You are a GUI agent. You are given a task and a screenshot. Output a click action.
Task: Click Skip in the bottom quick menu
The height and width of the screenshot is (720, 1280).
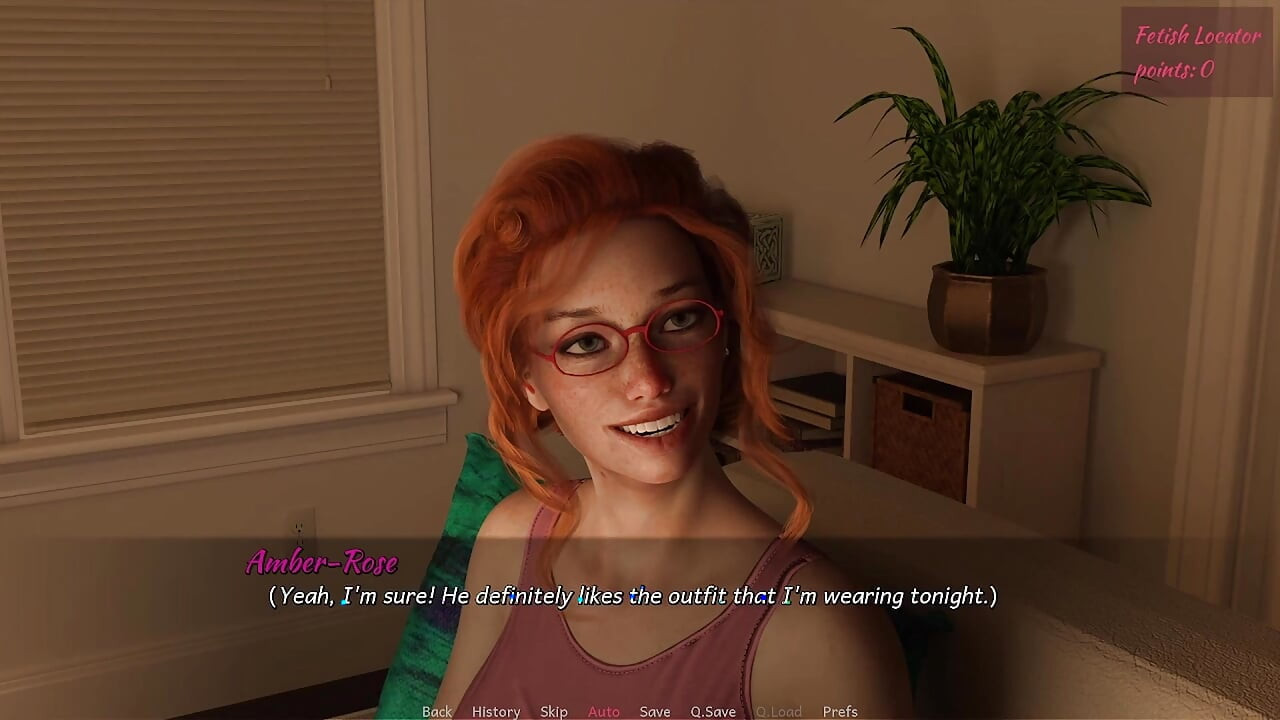(x=554, y=711)
